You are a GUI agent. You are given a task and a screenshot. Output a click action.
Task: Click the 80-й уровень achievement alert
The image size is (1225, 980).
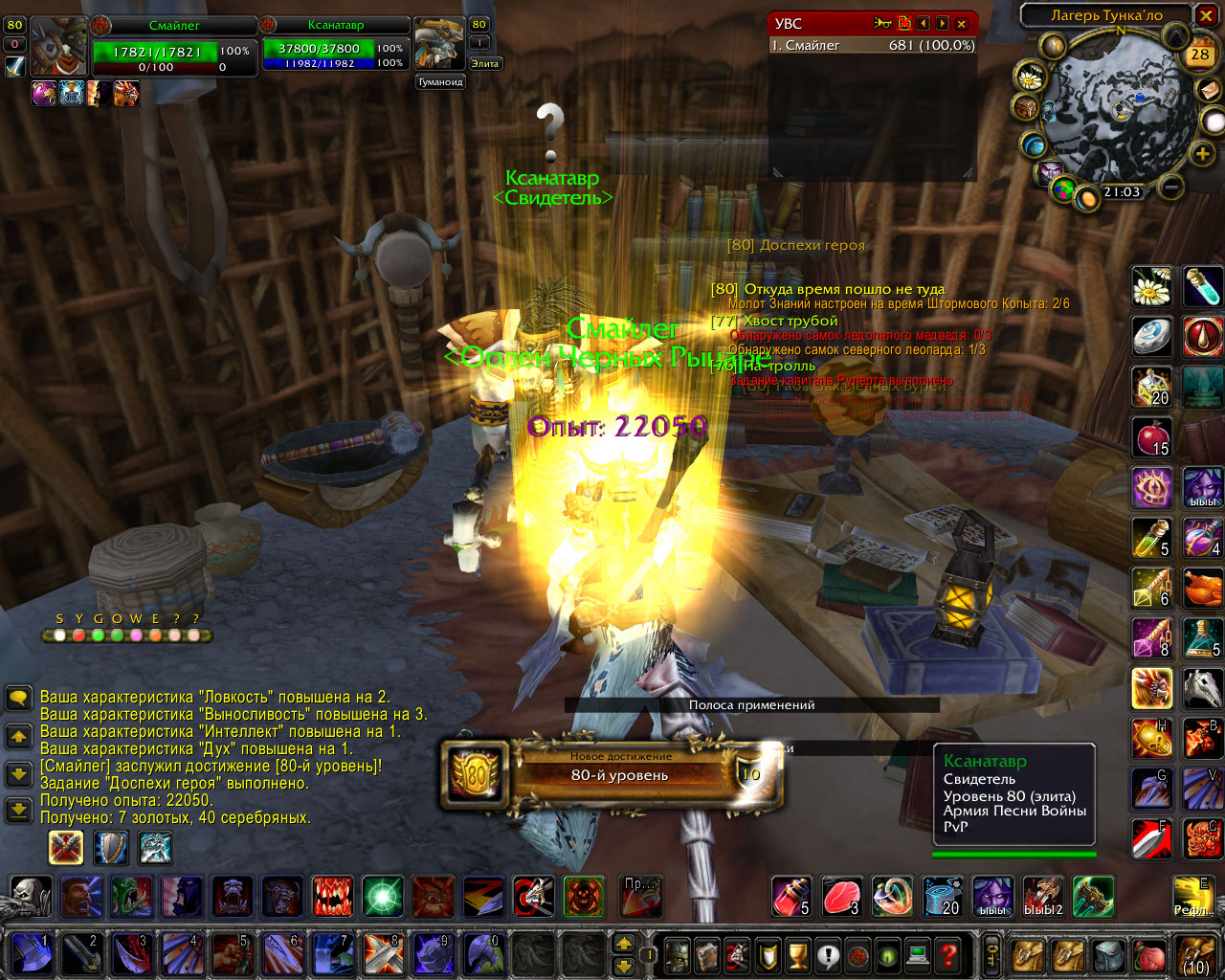click(614, 772)
